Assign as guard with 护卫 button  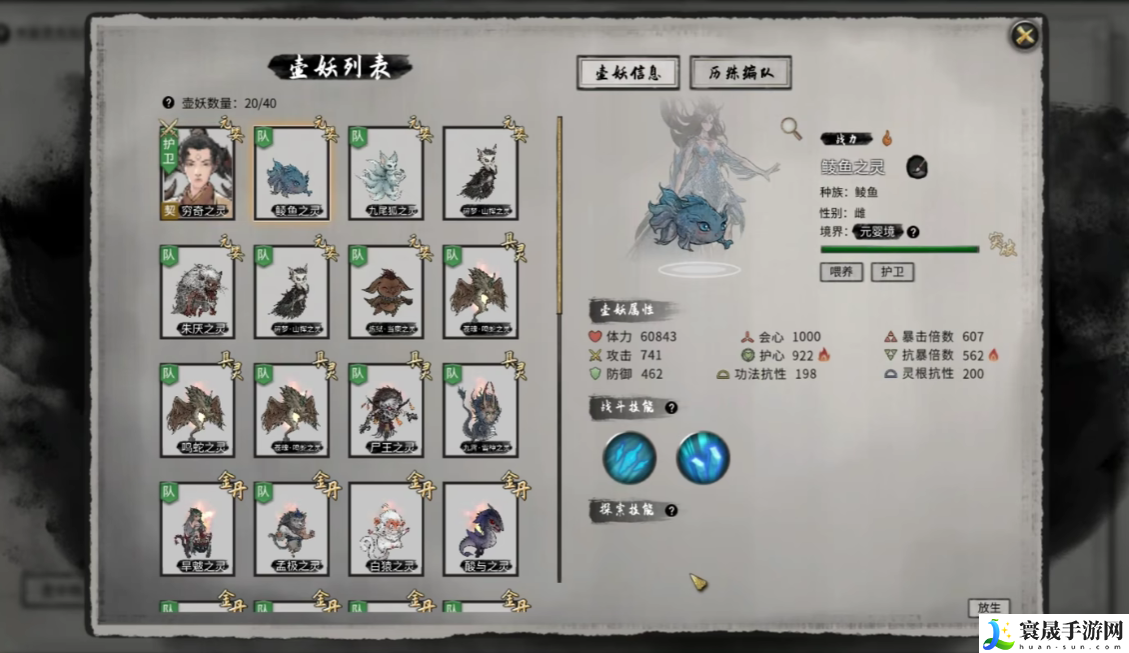tap(892, 272)
